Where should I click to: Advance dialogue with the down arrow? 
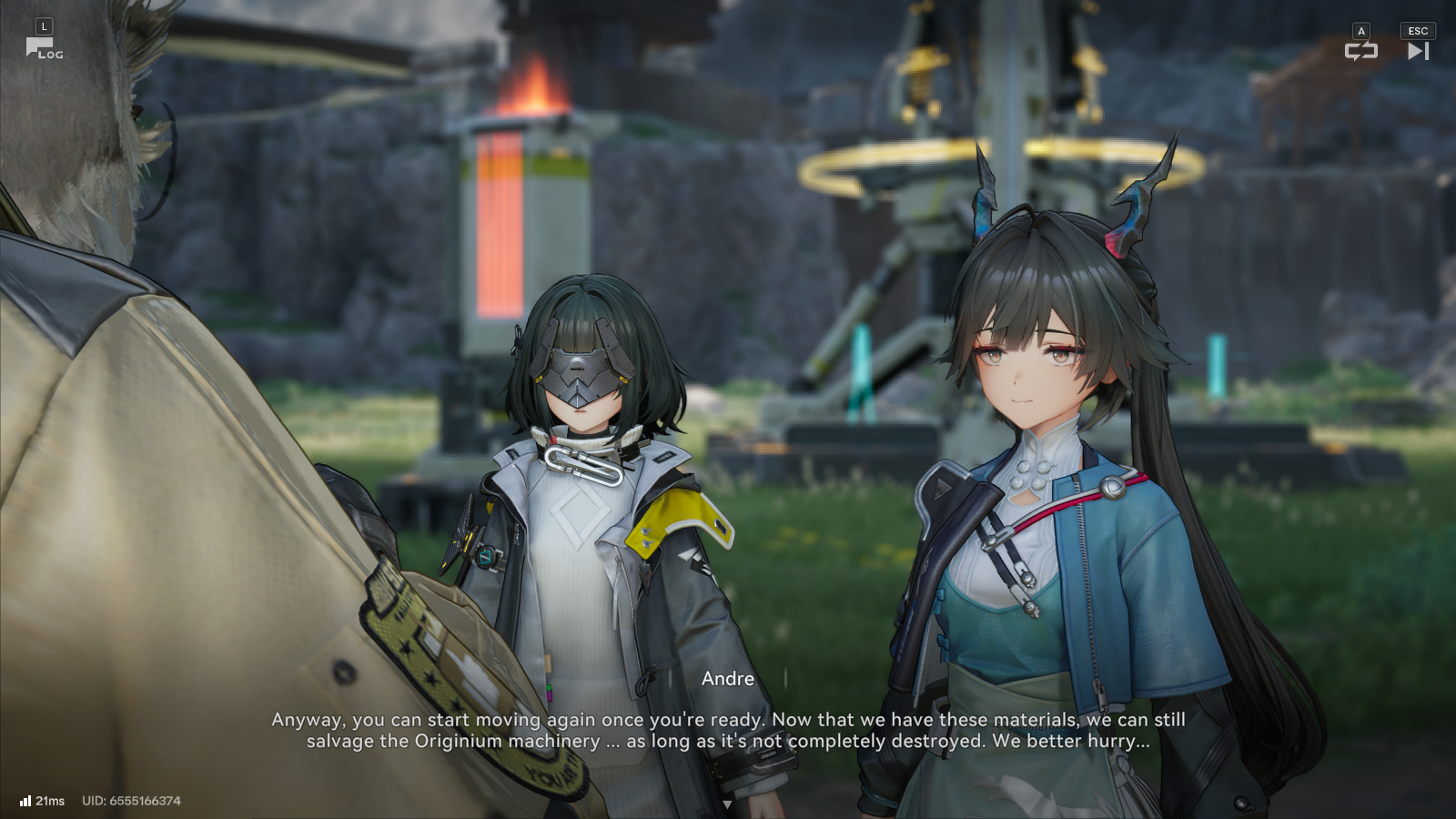pos(727,804)
